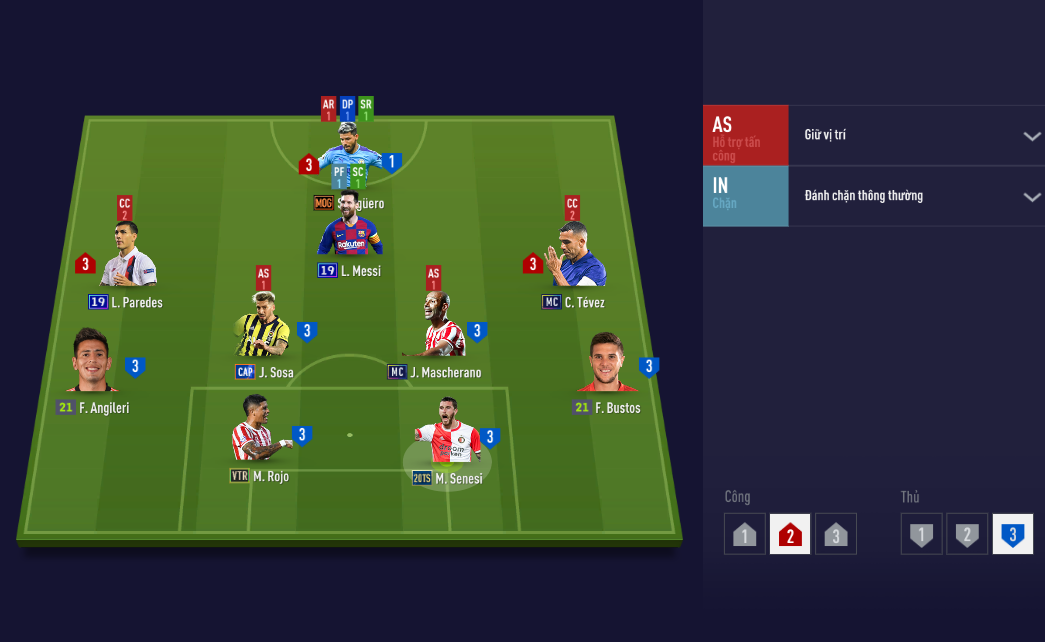Open the 'Giữ vị trí' attack support dropdown
The height and width of the screenshot is (642, 1045).
[x=1032, y=136]
